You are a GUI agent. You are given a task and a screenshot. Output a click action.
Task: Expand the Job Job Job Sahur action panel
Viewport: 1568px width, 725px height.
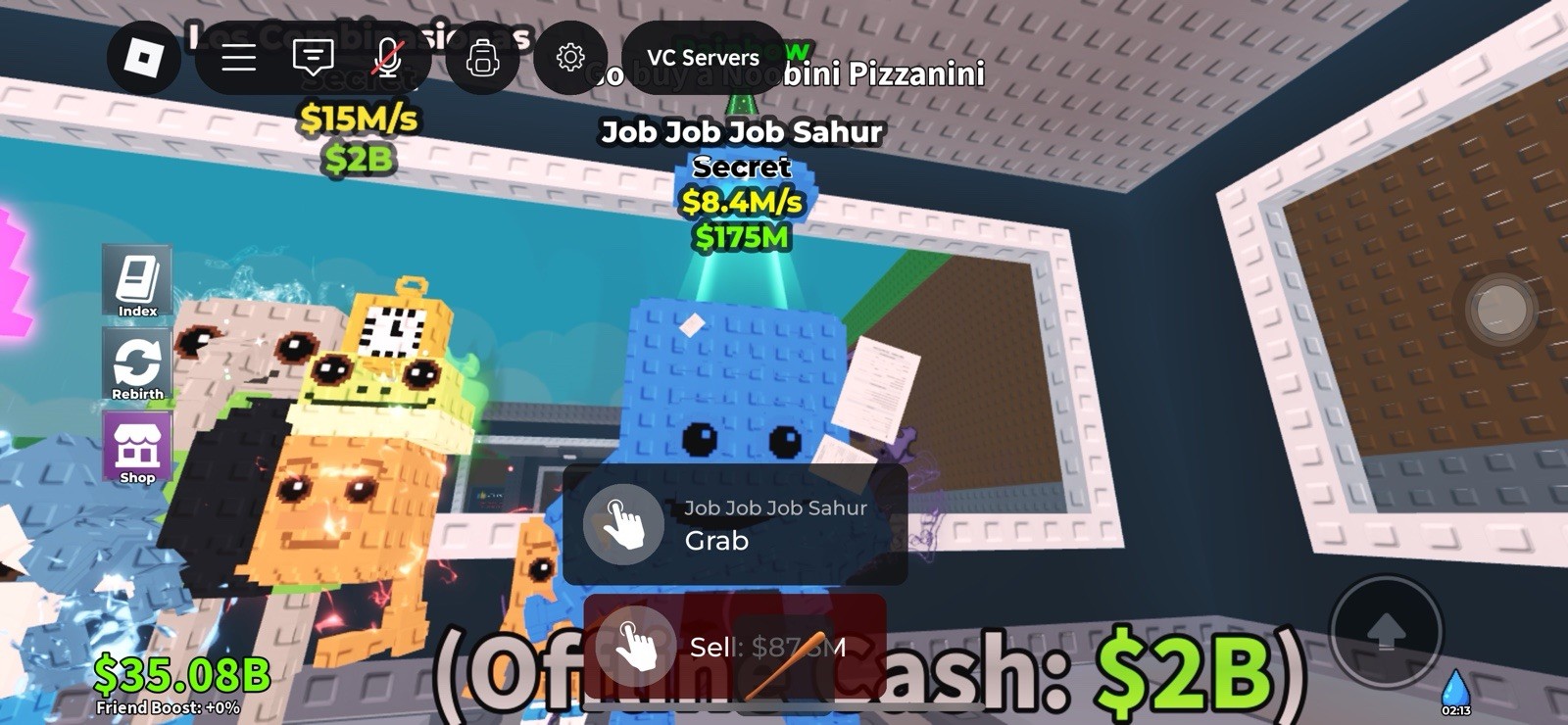point(735,524)
